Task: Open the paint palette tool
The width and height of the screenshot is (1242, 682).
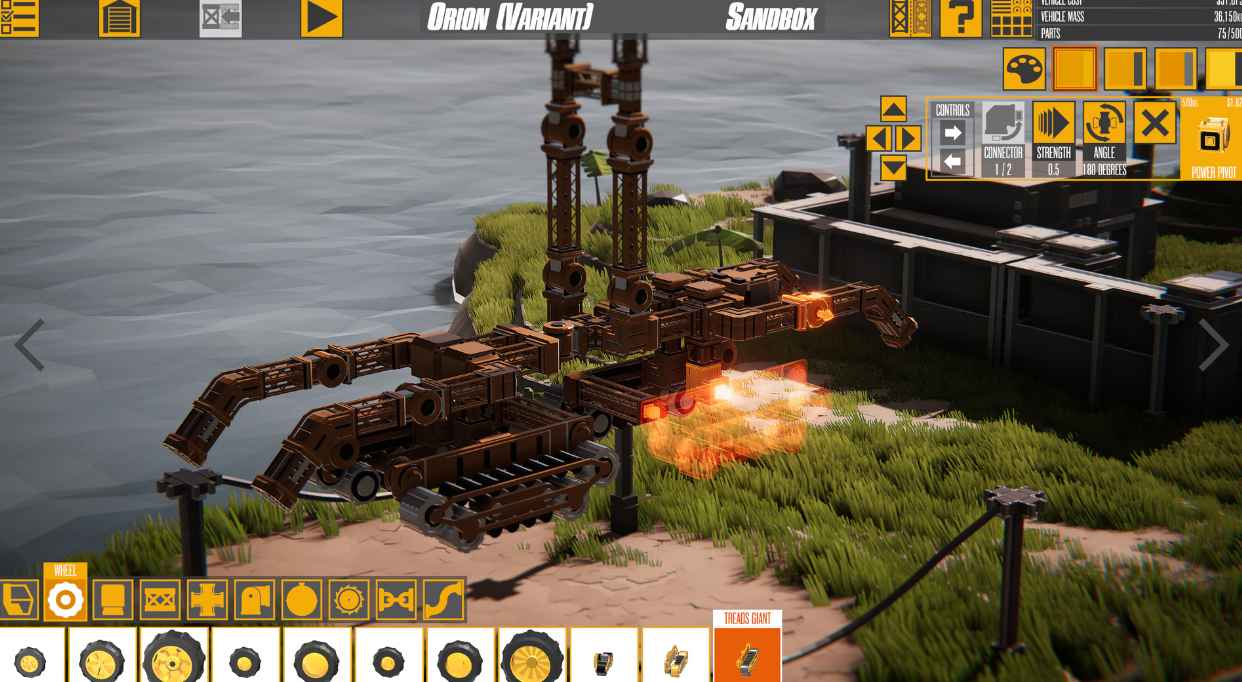Action: [1024, 69]
